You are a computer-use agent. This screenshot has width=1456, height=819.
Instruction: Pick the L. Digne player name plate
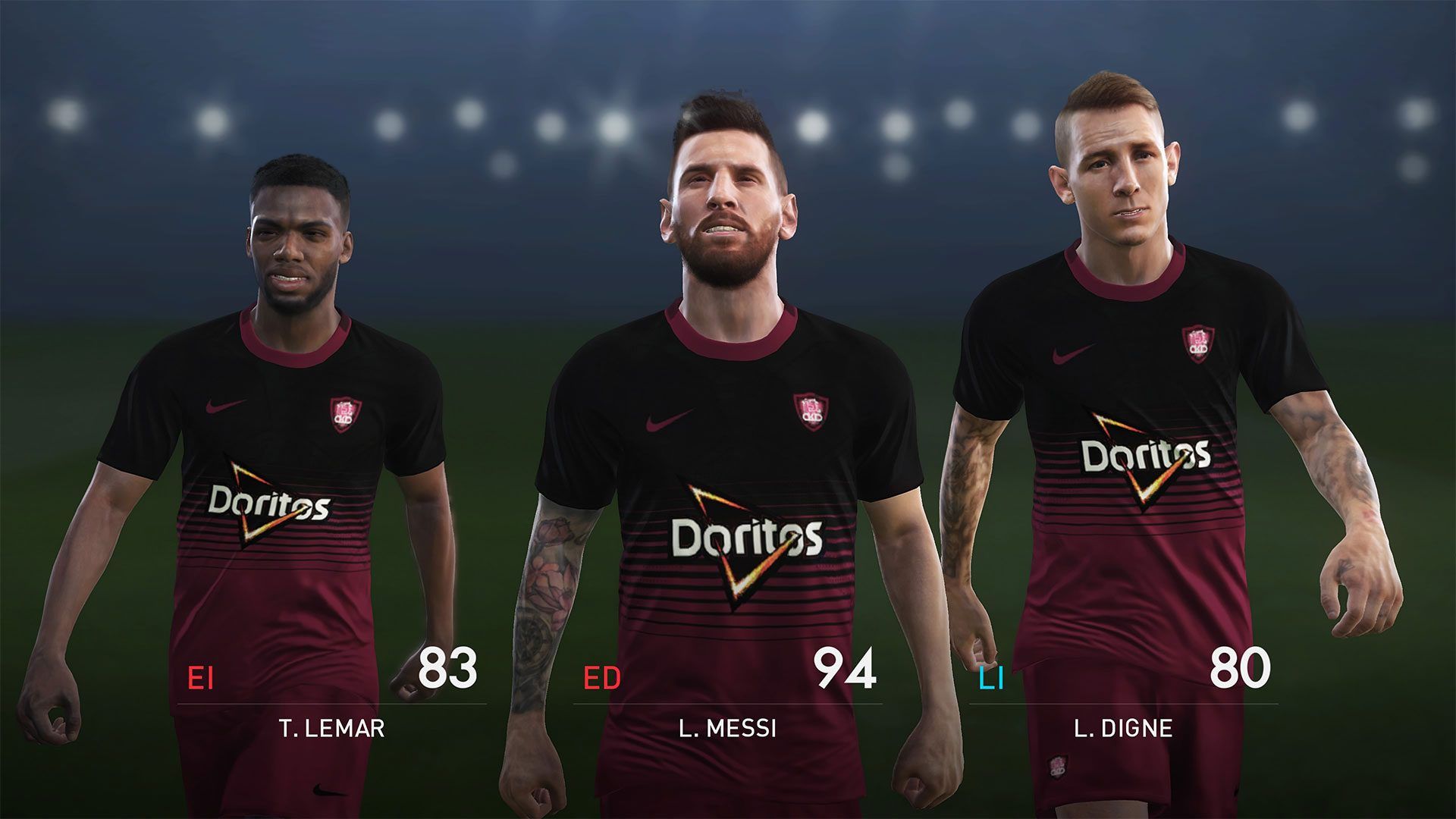coord(1123,729)
